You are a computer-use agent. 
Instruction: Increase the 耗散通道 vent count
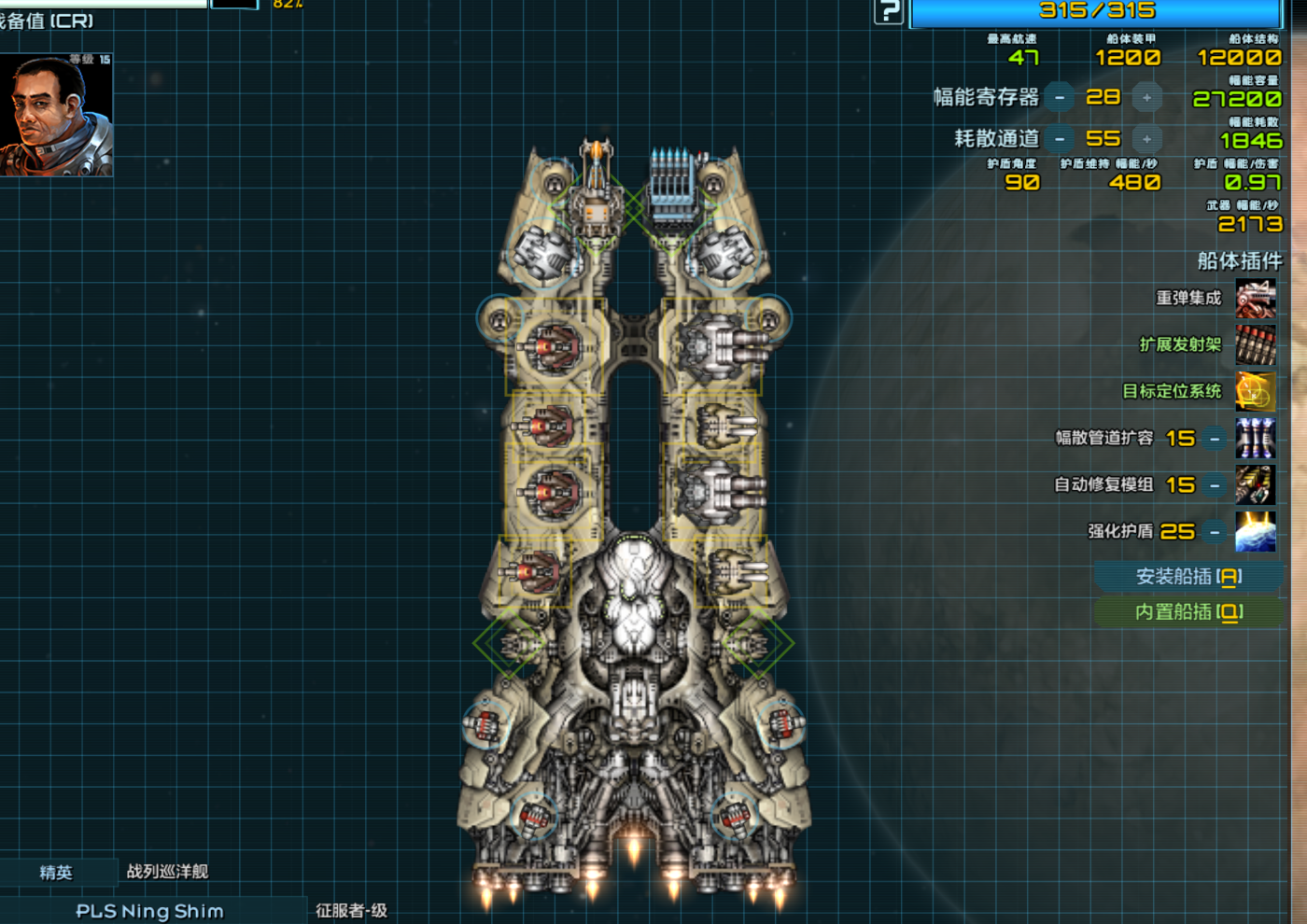click(1146, 139)
